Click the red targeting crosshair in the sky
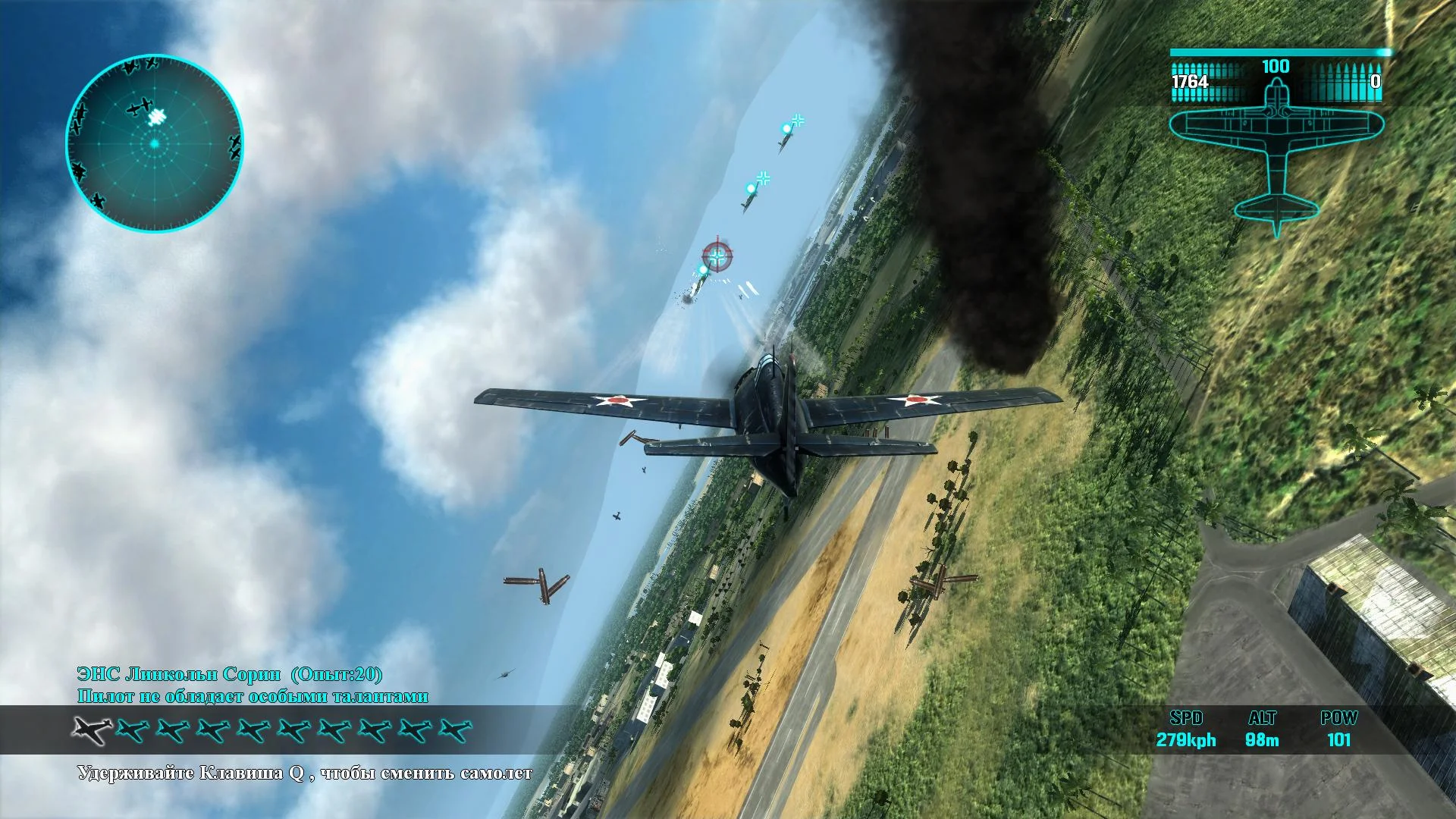The image size is (1456, 819). [718, 257]
